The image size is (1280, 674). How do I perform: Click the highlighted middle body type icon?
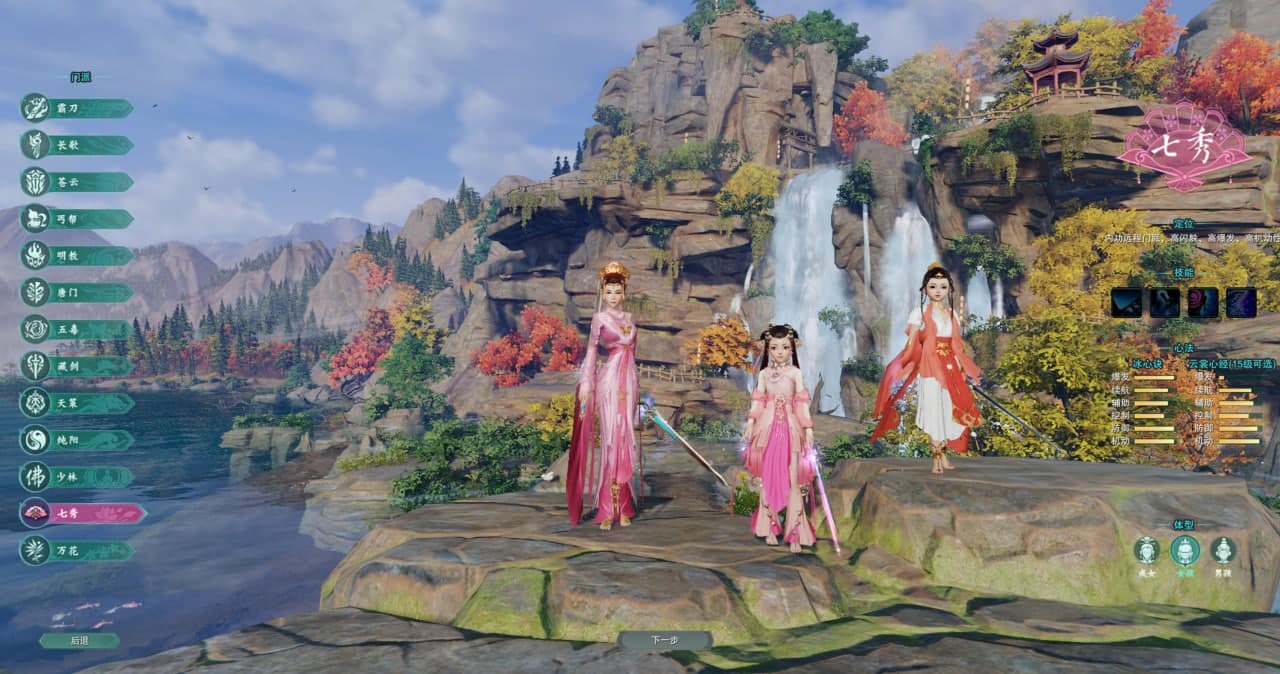coord(1185,550)
